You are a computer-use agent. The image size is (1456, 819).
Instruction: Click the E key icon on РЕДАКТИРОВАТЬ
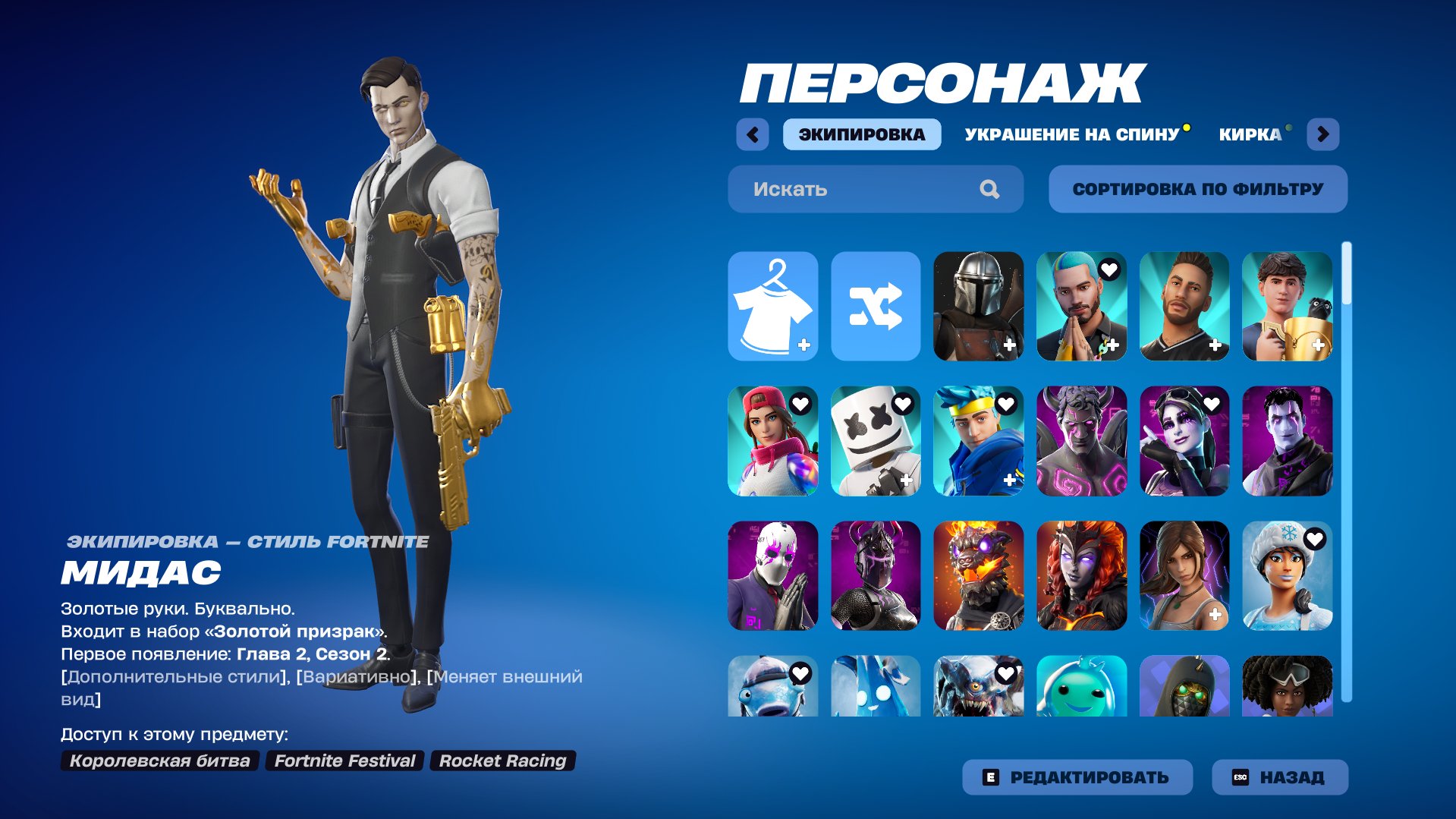(x=991, y=776)
